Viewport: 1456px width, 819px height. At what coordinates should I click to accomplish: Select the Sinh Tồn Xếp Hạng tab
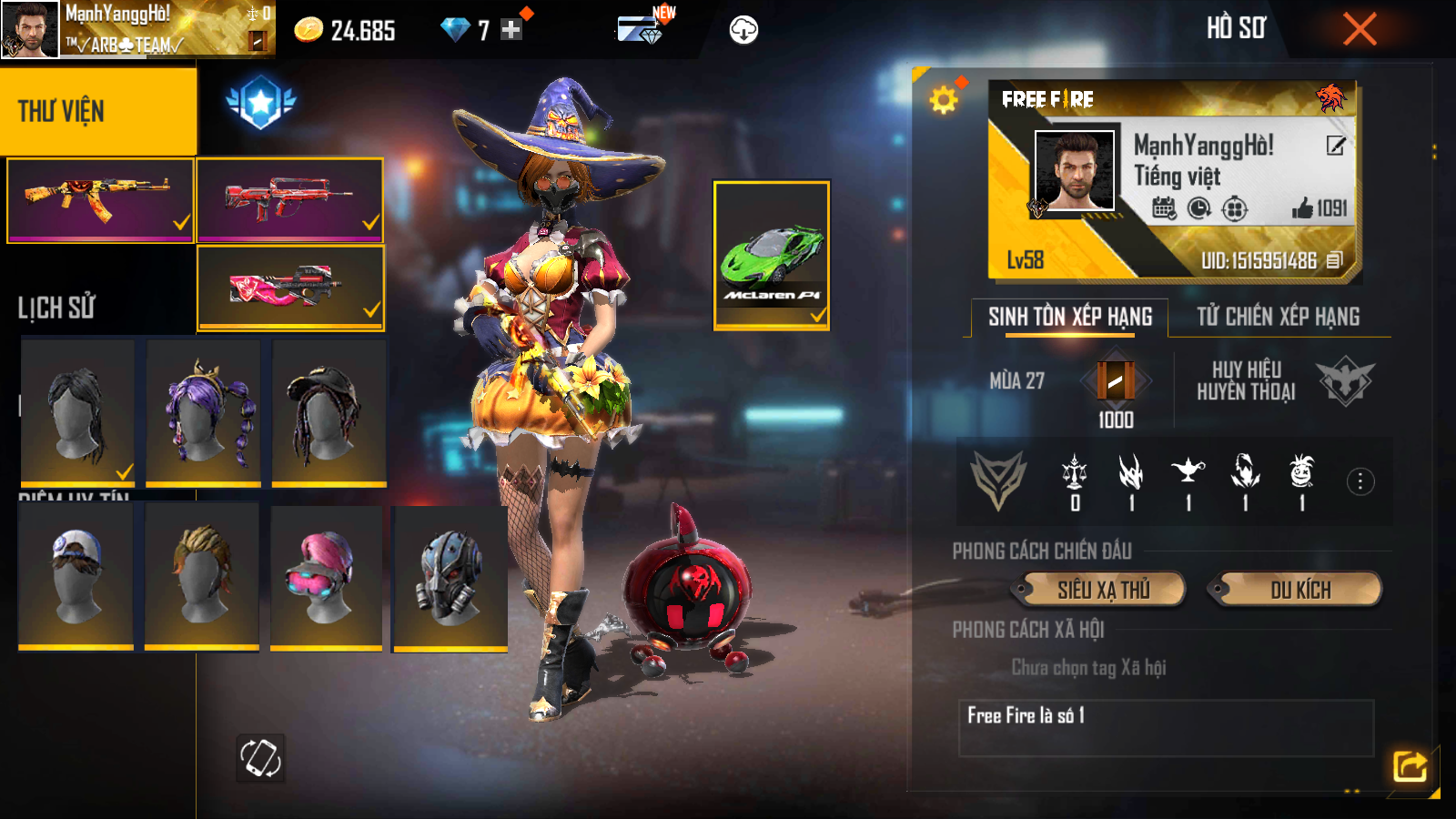pos(1070,317)
